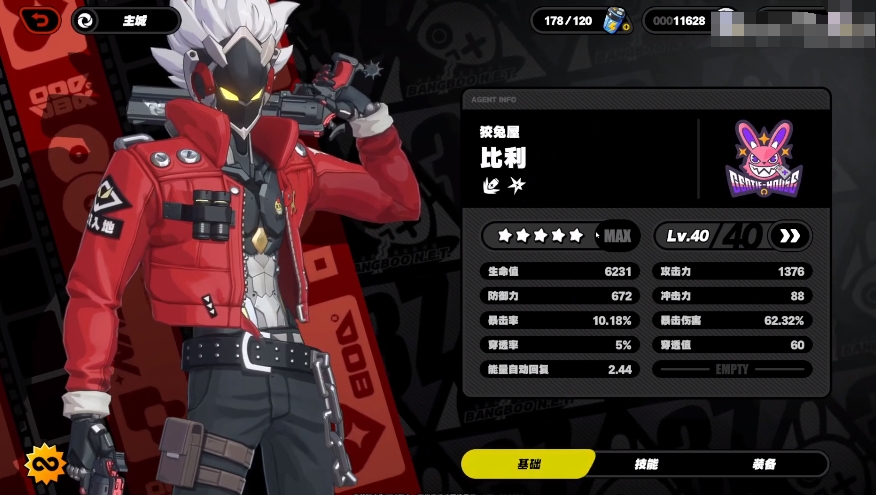
Task: Click the five-star MAX rank bar
Action: (559, 236)
